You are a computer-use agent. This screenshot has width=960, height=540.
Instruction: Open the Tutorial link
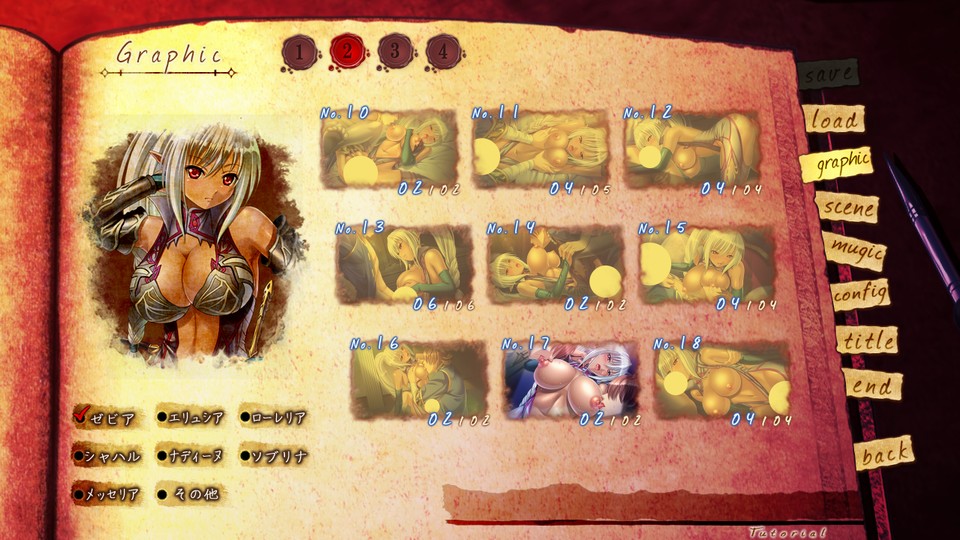click(x=788, y=532)
